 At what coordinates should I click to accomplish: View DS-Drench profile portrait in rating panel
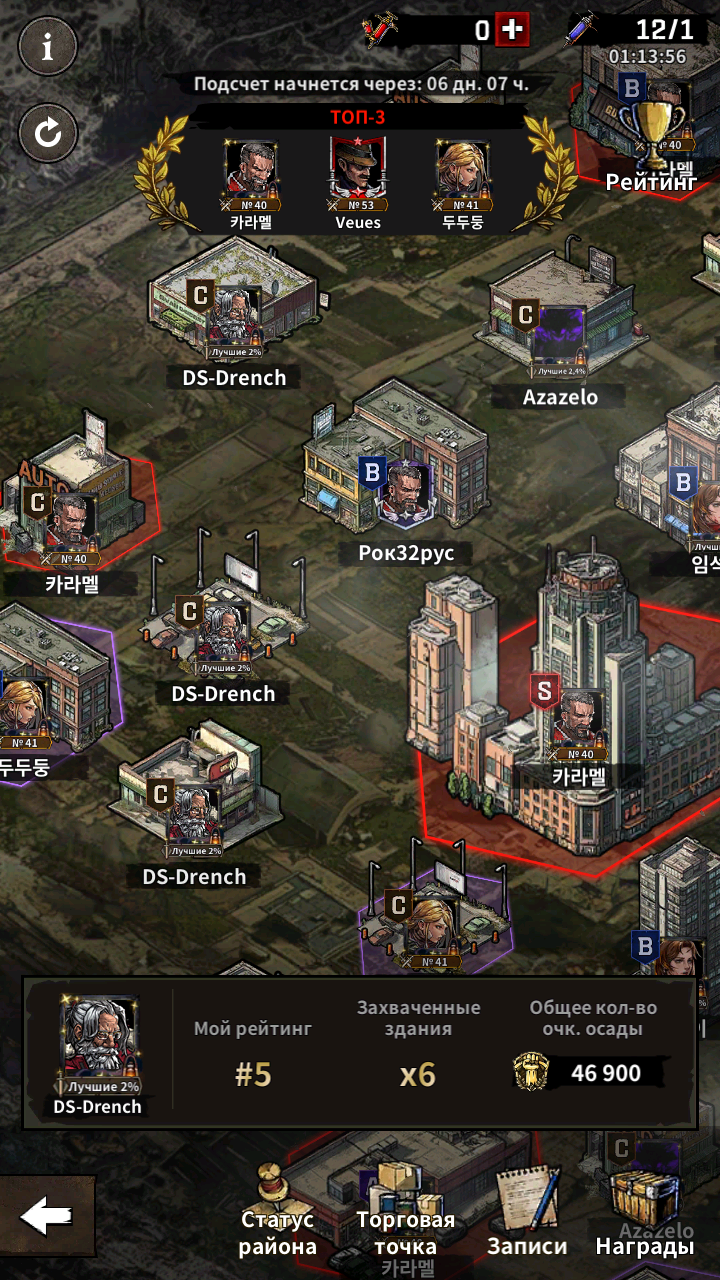click(x=98, y=1040)
